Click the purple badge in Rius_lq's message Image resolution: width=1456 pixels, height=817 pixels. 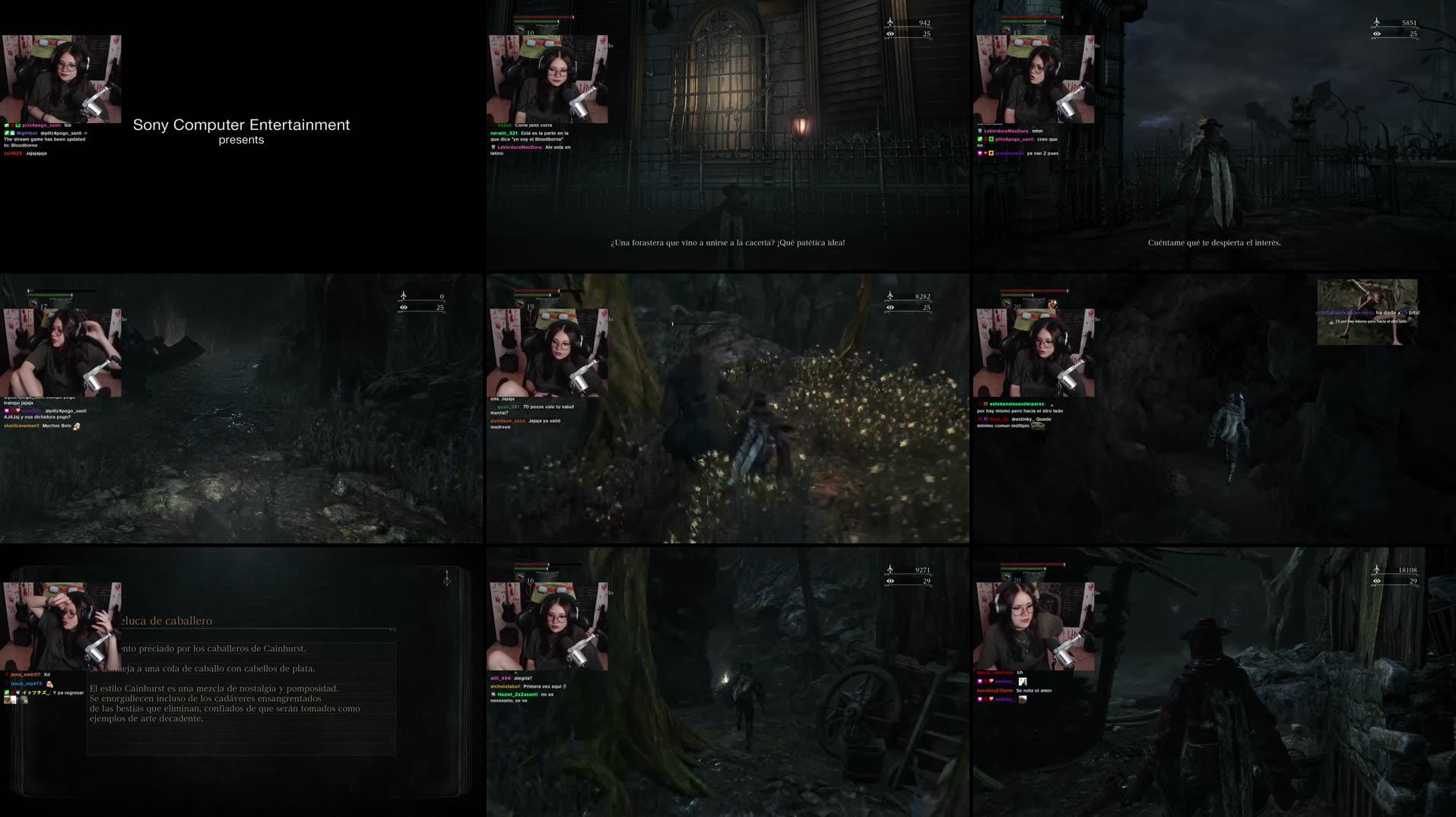(x=985, y=420)
